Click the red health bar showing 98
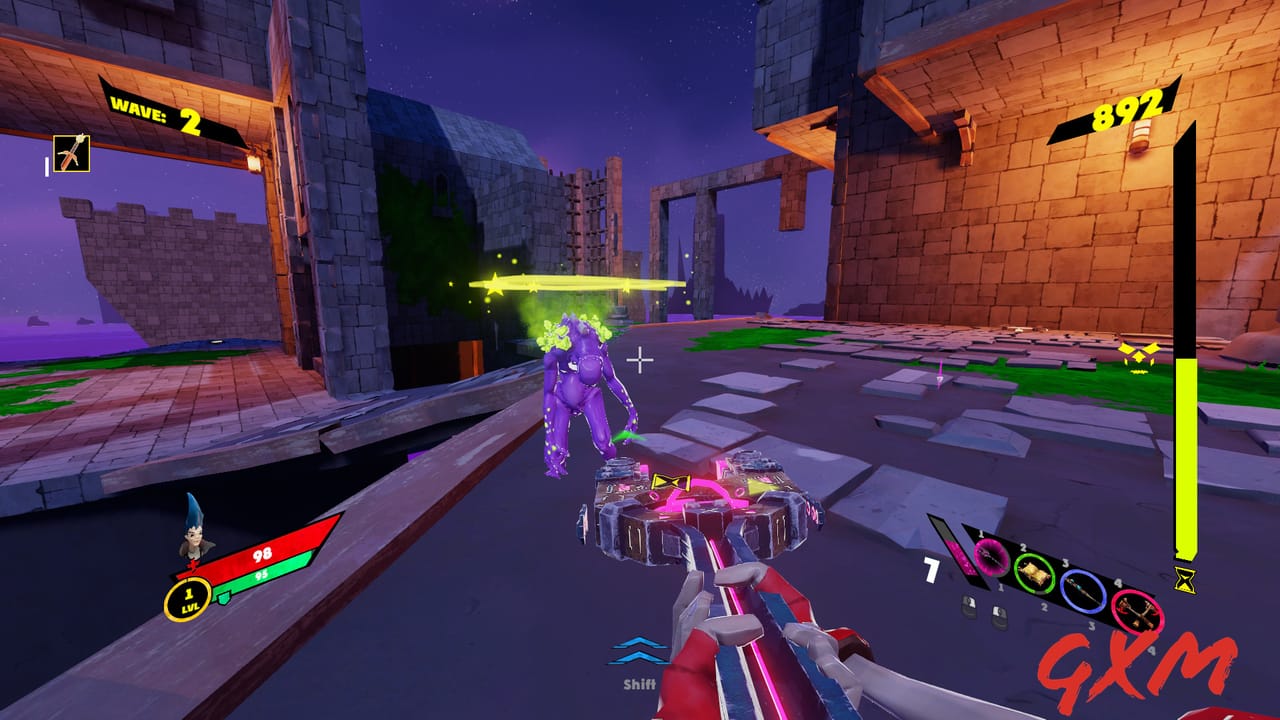The width and height of the screenshot is (1280, 720). (262, 555)
